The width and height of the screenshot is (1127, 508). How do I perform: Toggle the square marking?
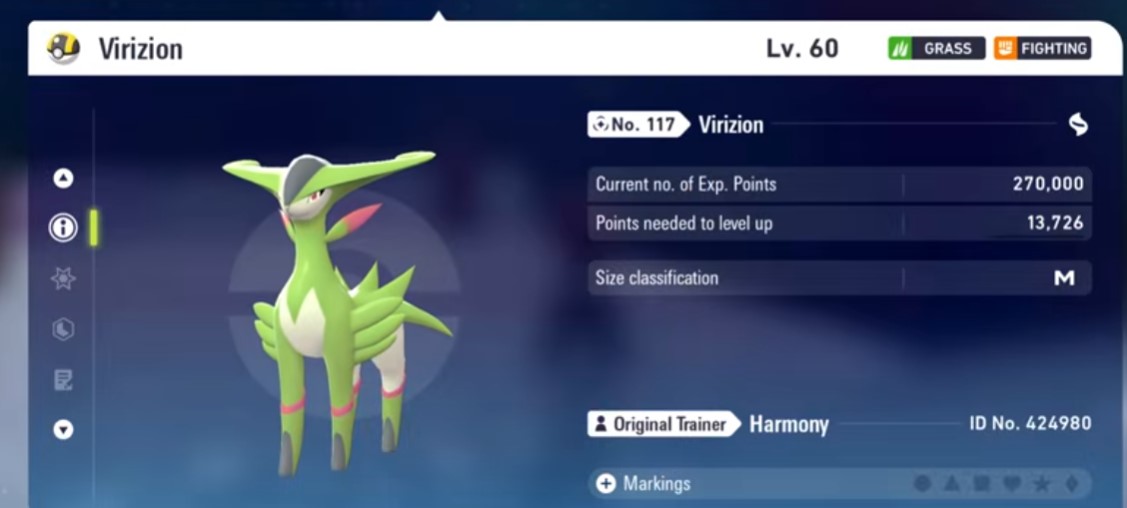tap(982, 484)
